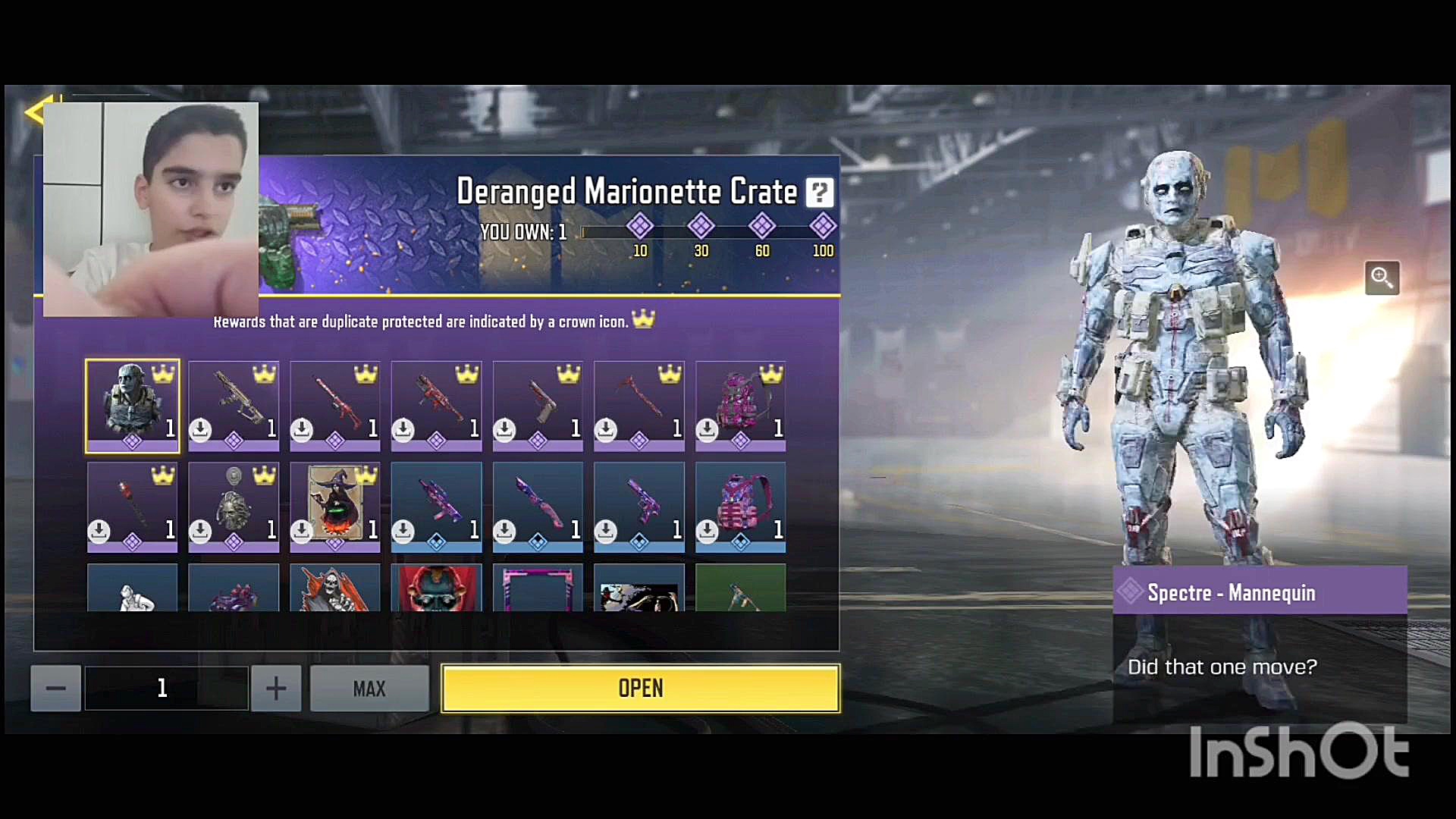Open the crate help question mark
The height and width of the screenshot is (819, 1456).
(x=819, y=193)
